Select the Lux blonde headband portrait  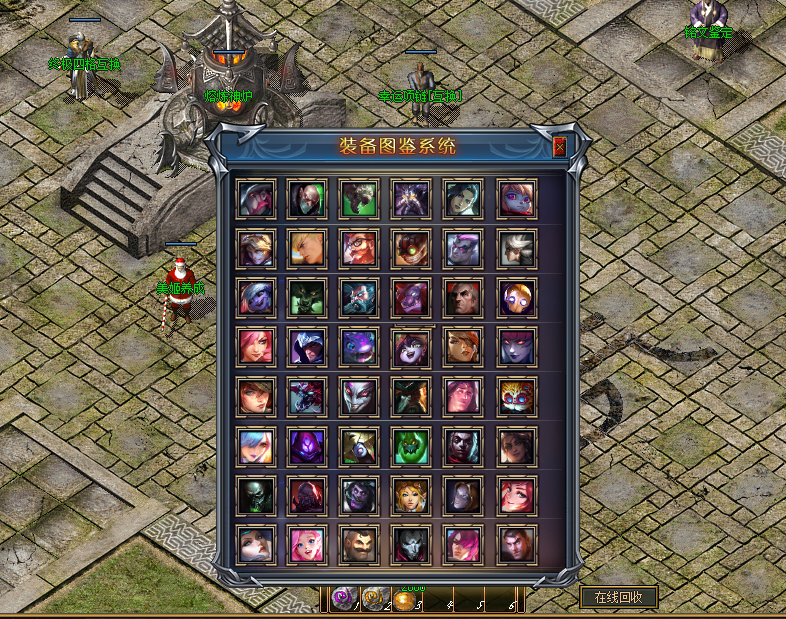pos(255,249)
